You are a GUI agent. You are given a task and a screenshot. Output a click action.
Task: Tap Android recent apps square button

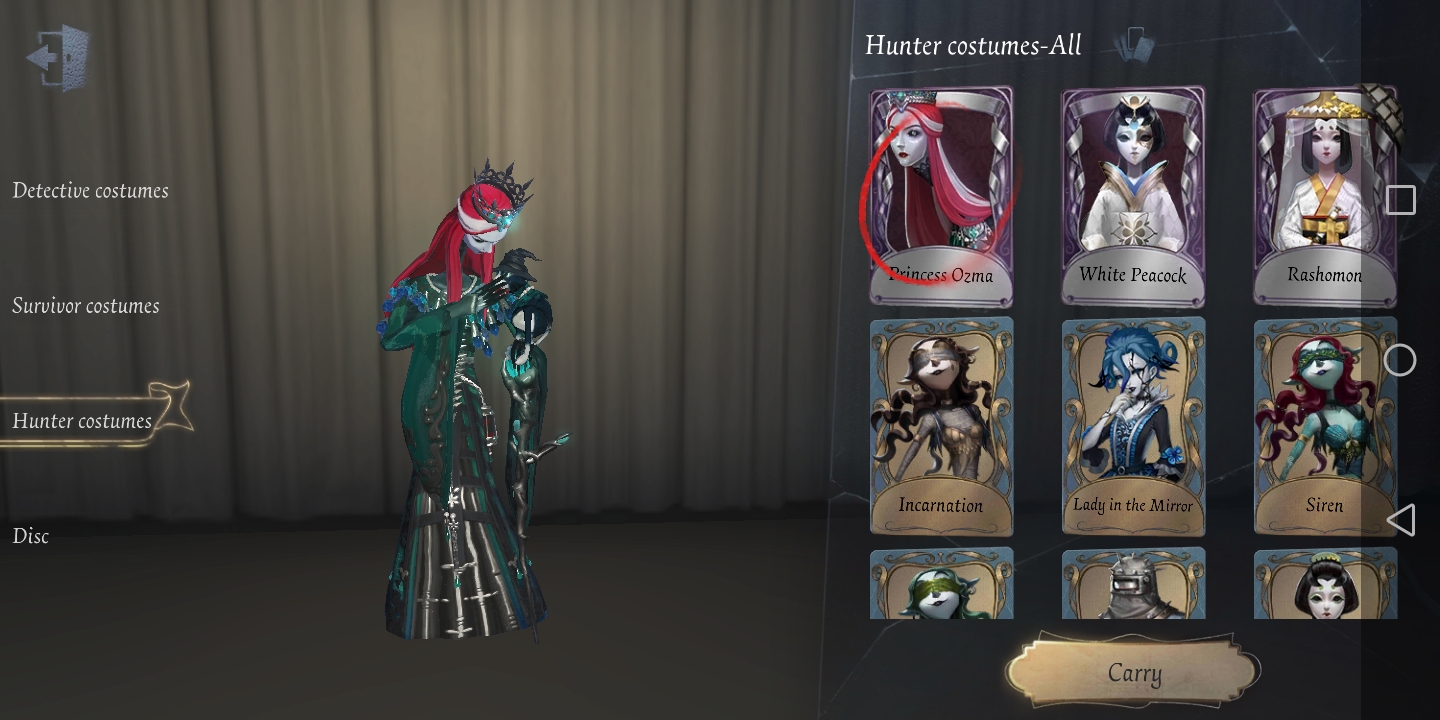pos(1400,200)
